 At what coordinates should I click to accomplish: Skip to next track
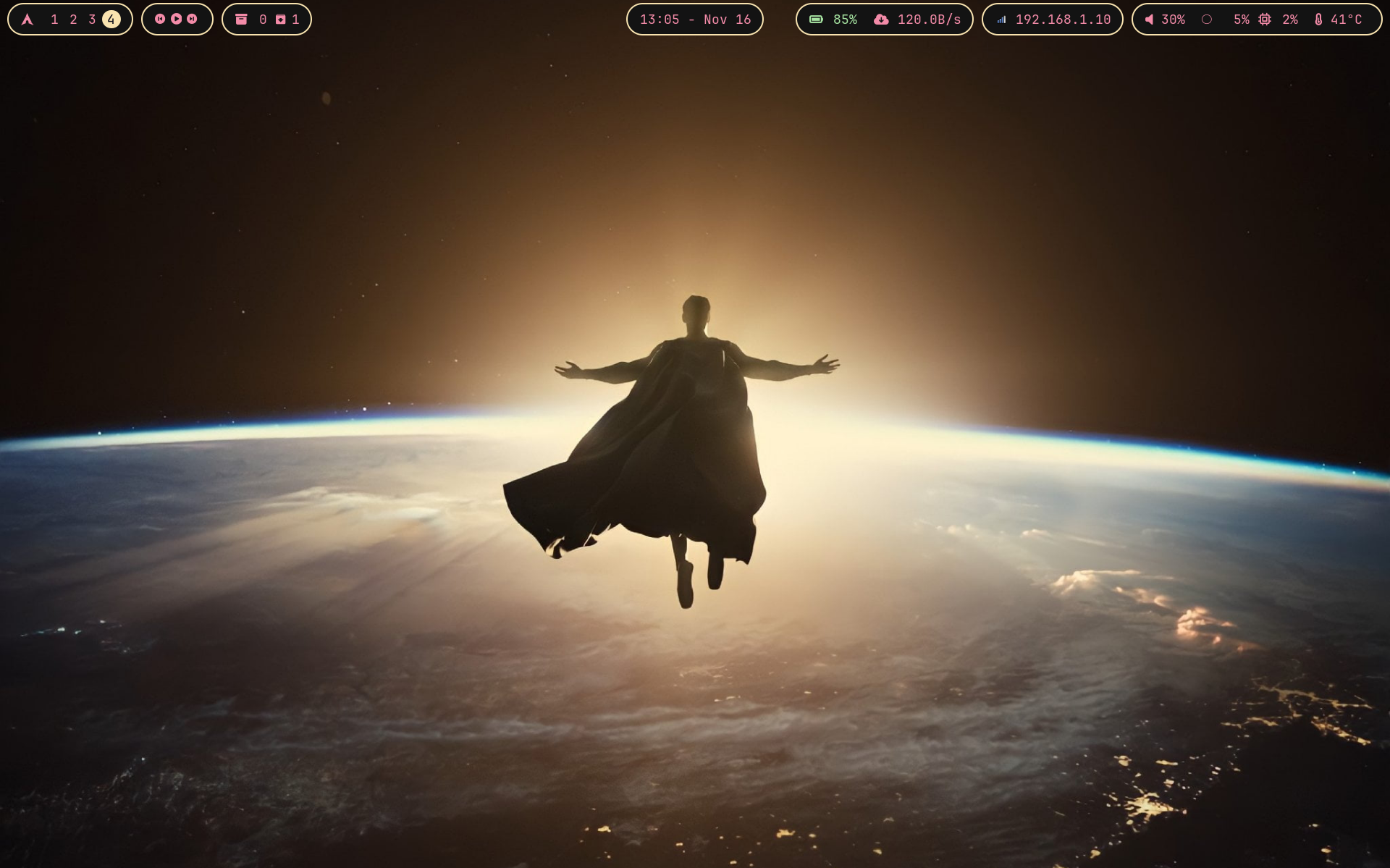193,20
